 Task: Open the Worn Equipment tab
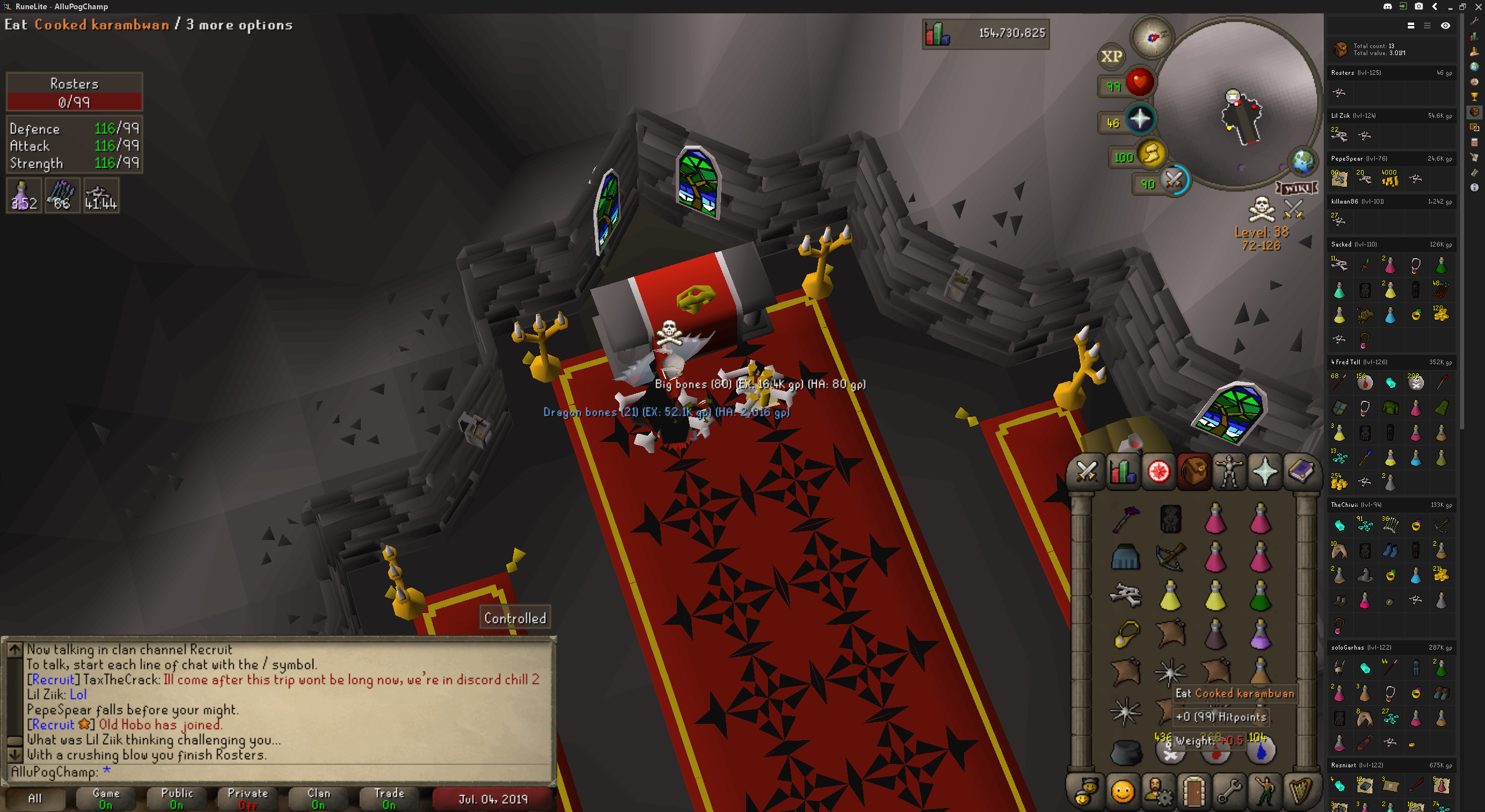(x=1229, y=471)
